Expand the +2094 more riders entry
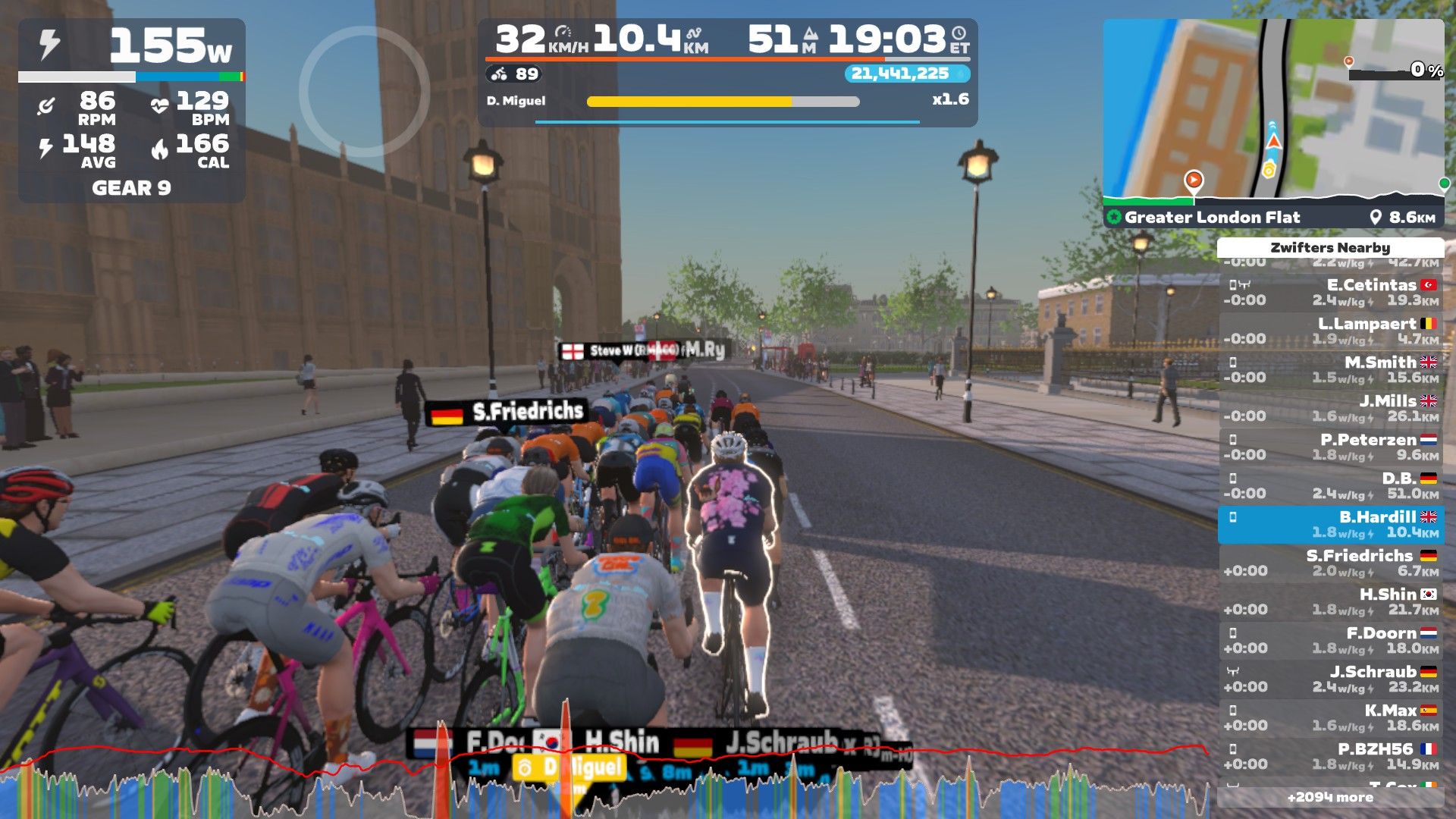 1330,797
